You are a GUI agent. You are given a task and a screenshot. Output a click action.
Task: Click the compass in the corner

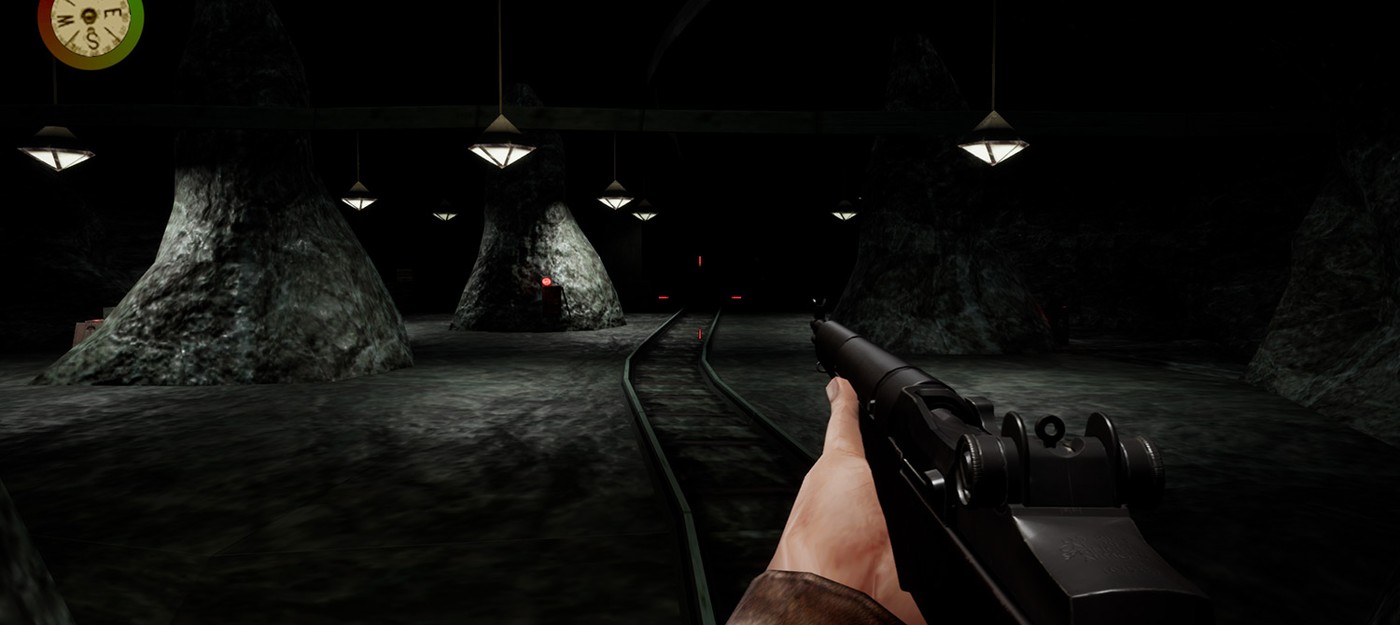pos(90,22)
